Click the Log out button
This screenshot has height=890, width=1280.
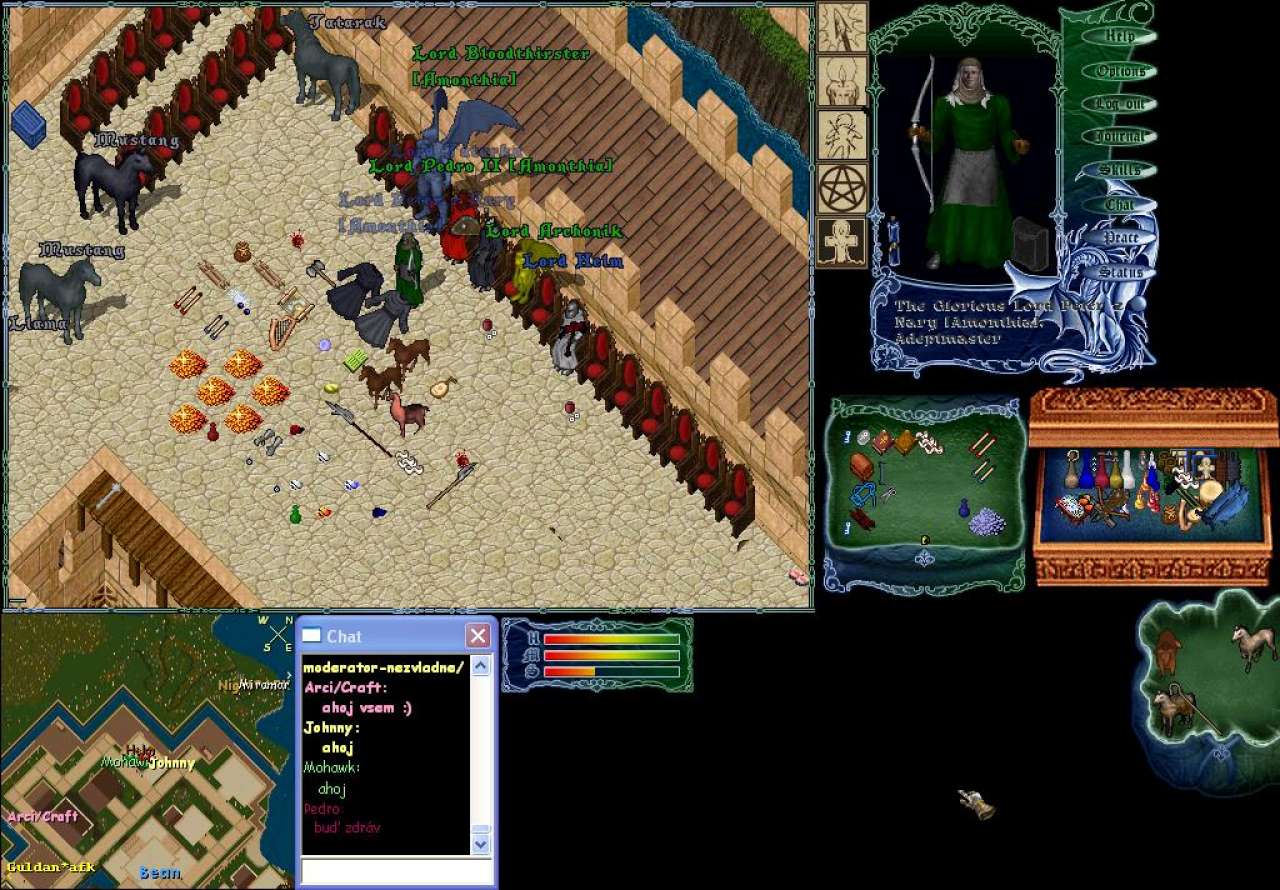click(x=1120, y=104)
